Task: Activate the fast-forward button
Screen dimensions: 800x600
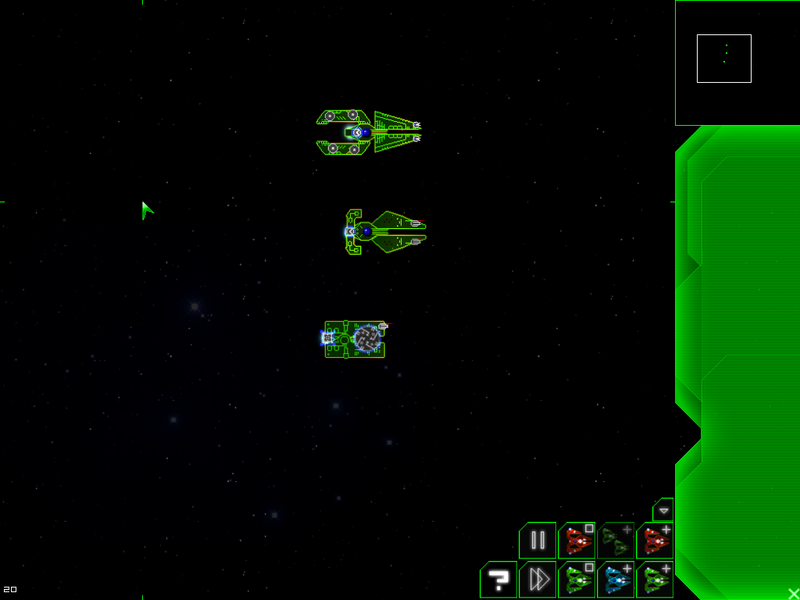Action: (537, 579)
